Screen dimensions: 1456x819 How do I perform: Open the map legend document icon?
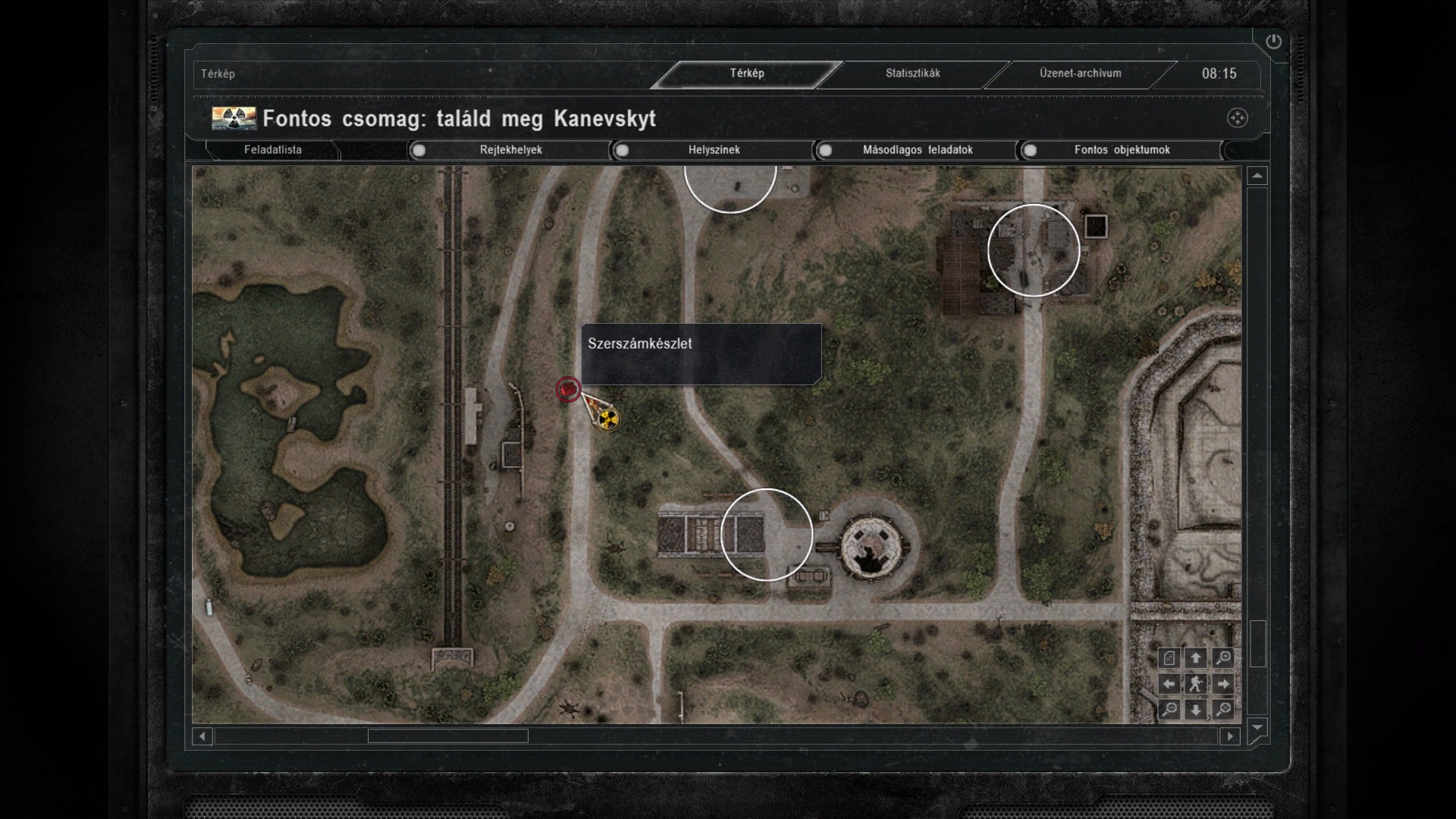pyautogui.click(x=1169, y=658)
